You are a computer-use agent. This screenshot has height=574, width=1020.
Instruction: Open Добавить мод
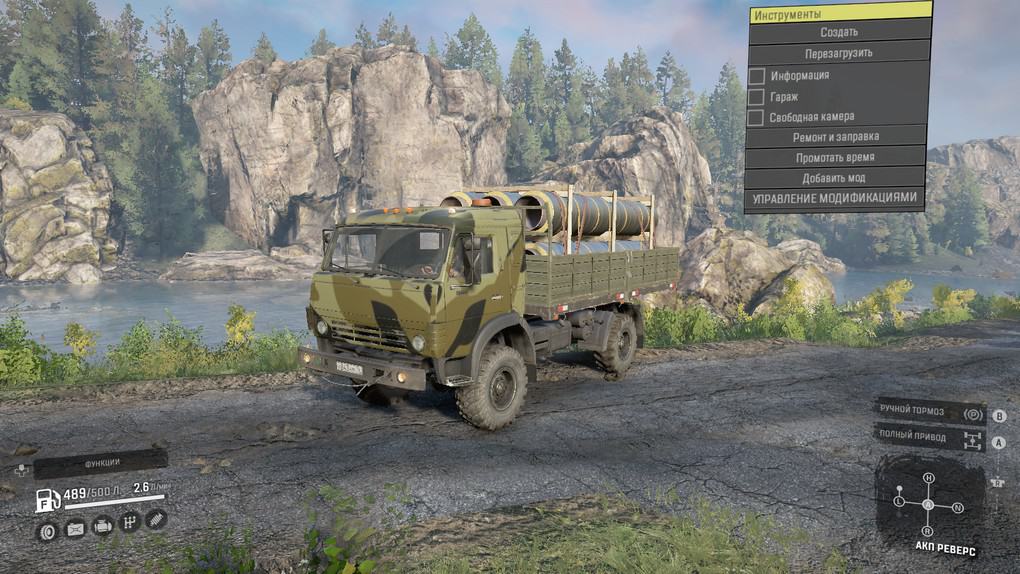pos(832,178)
